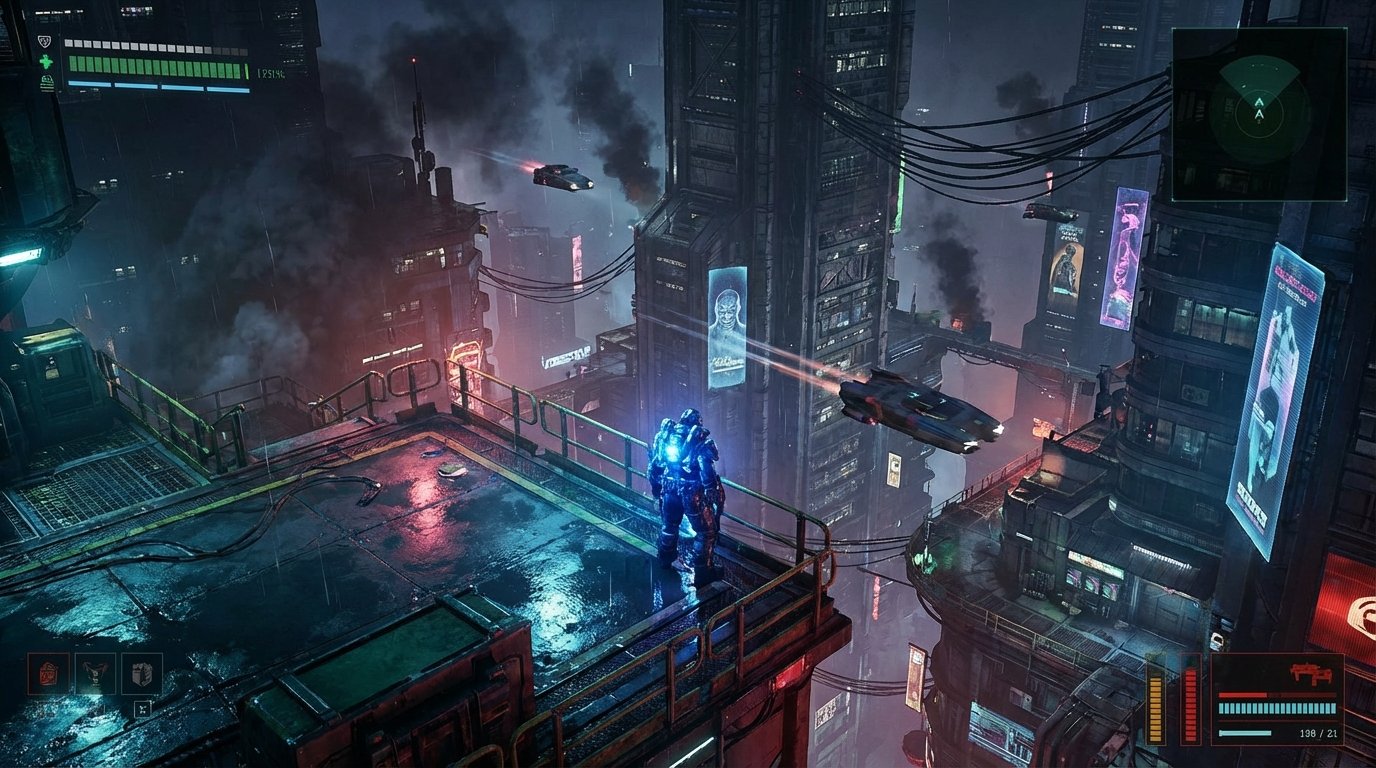Screen dimensions: 1376x768
Task: Click the numeric health readout beside the bar
Action: [x=270, y=72]
